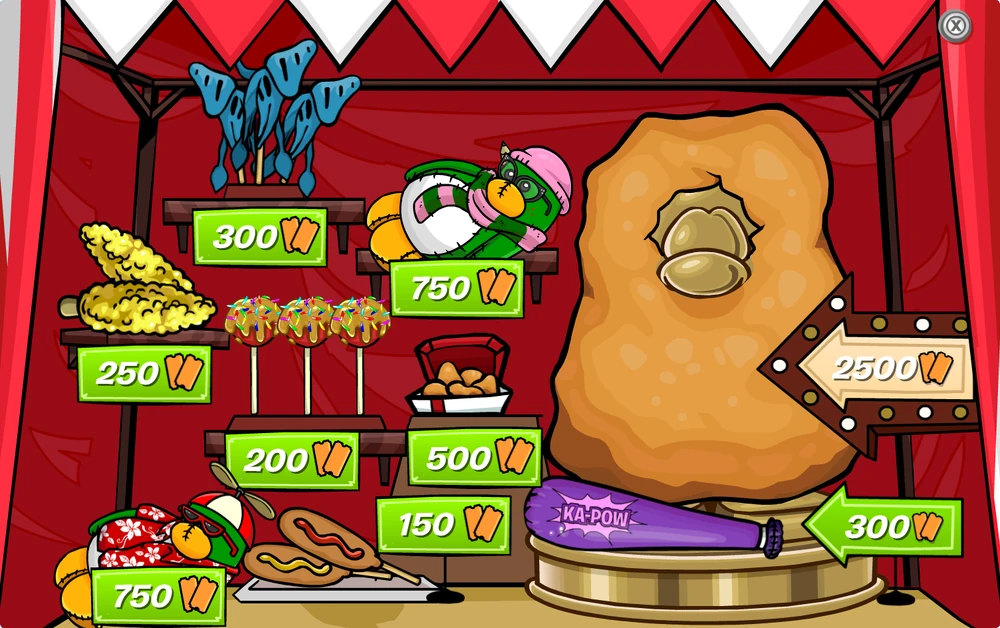This screenshot has height=628, width=1000.
Task: Purchase the 500 ticket nugget box
Action: [474, 457]
